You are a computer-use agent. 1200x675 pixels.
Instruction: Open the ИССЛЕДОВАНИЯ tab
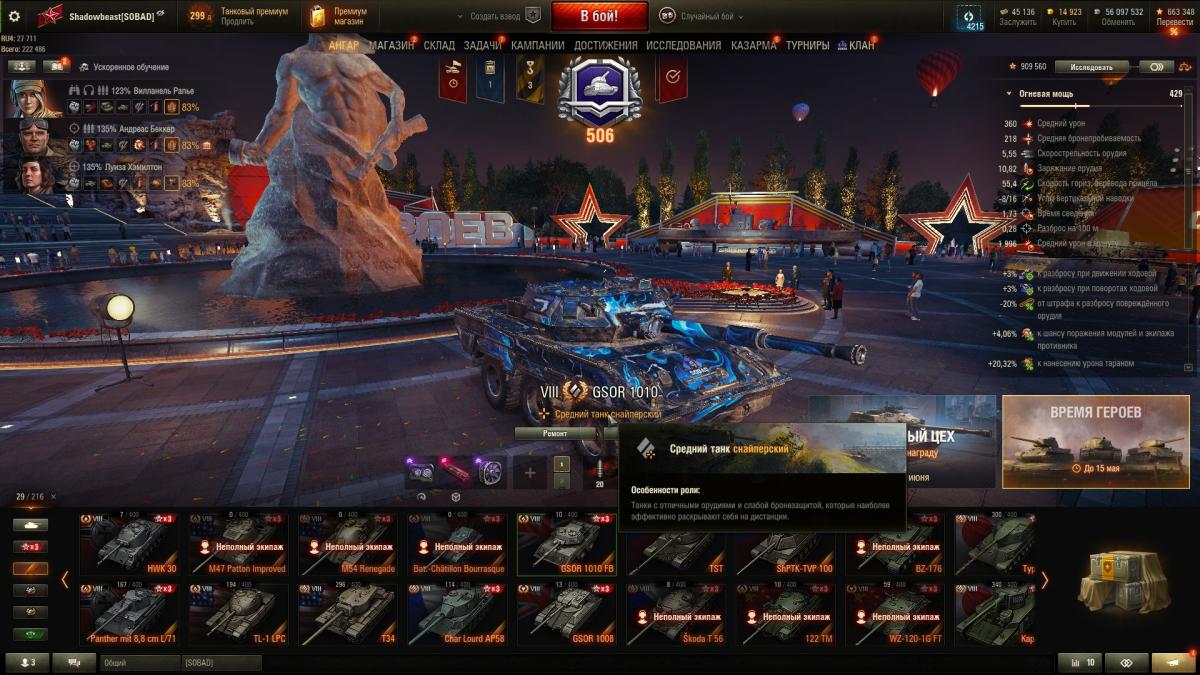683,45
